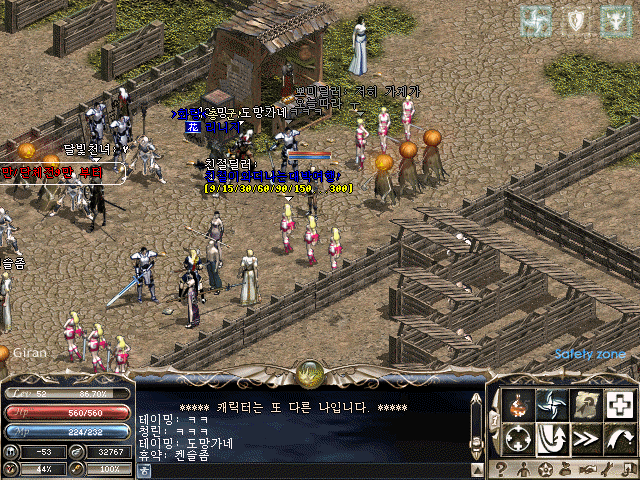The image size is (640, 480).
Task: Open the handshake trade button
Action: tap(589, 469)
